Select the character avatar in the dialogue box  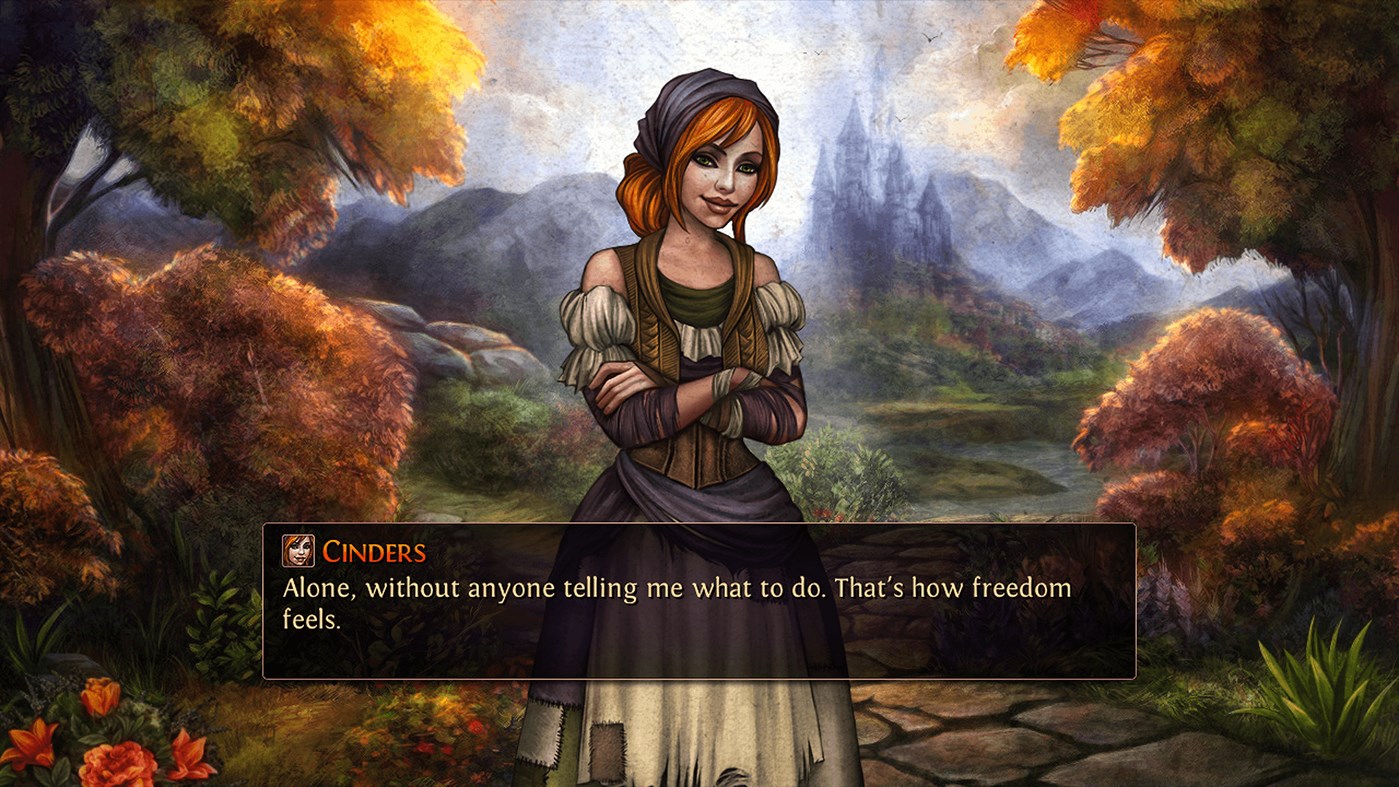coord(299,549)
